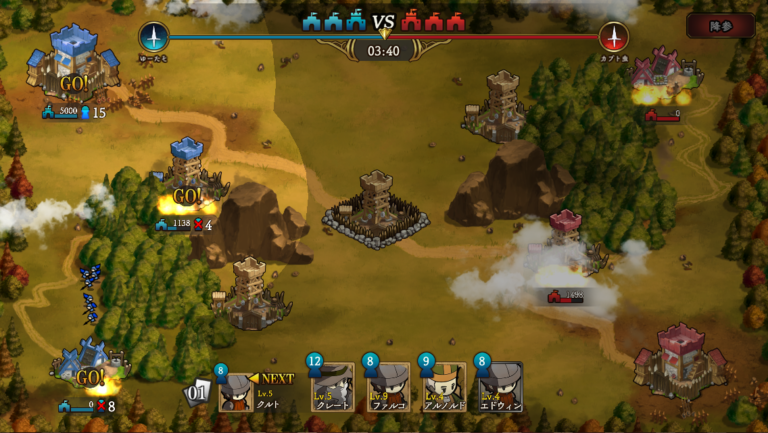The image size is (768, 433).
Task: Click the red enemy sword emblem
Action: [x=613, y=37]
